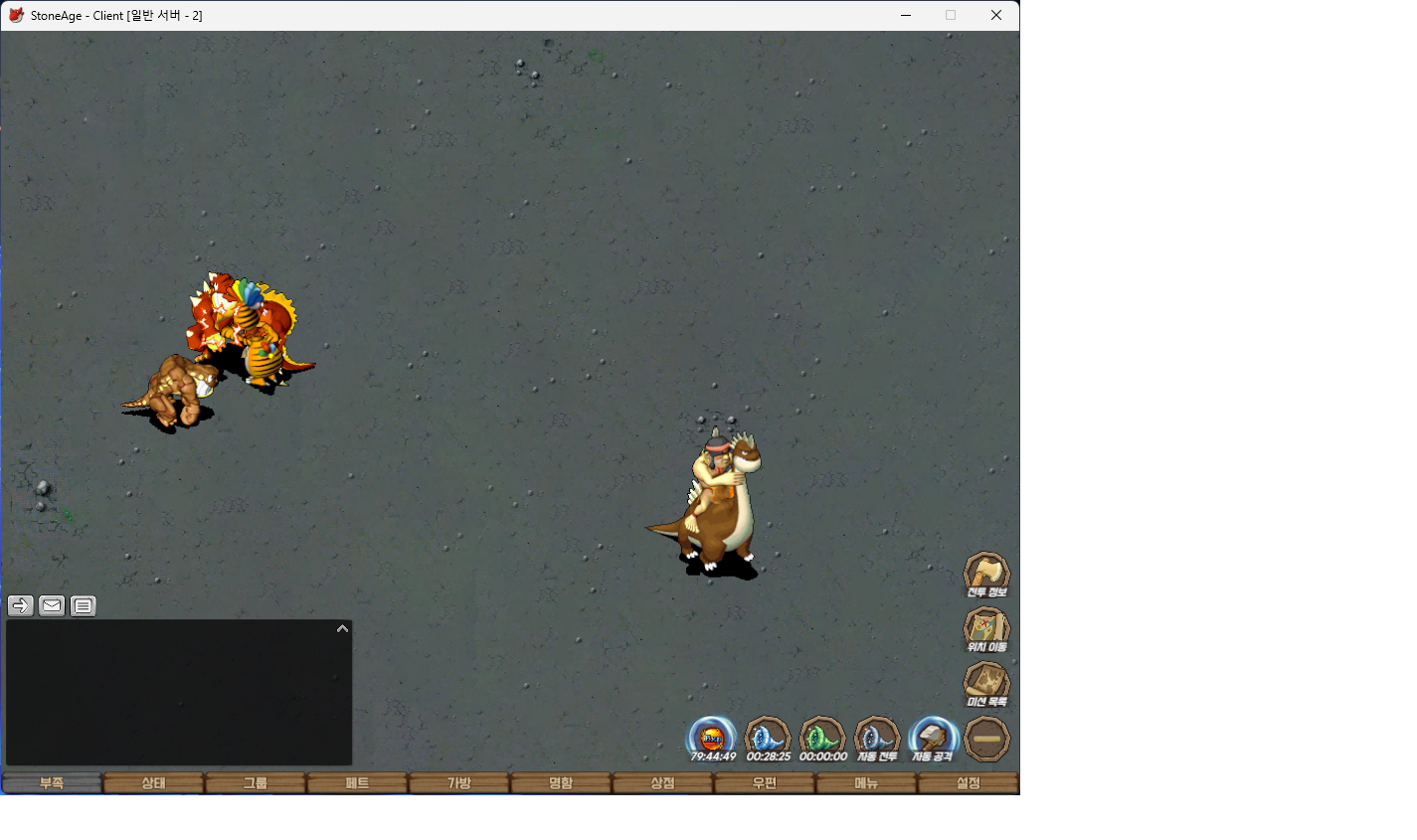Viewport: 1417px width, 840px height.
Task: Close the StoneAge client window
Action: point(995,15)
